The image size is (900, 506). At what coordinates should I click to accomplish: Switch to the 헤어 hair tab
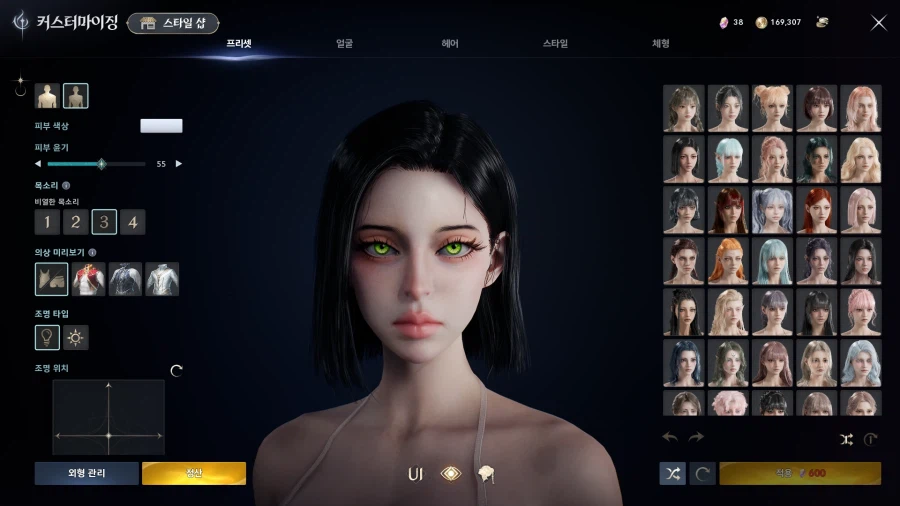(x=450, y=44)
